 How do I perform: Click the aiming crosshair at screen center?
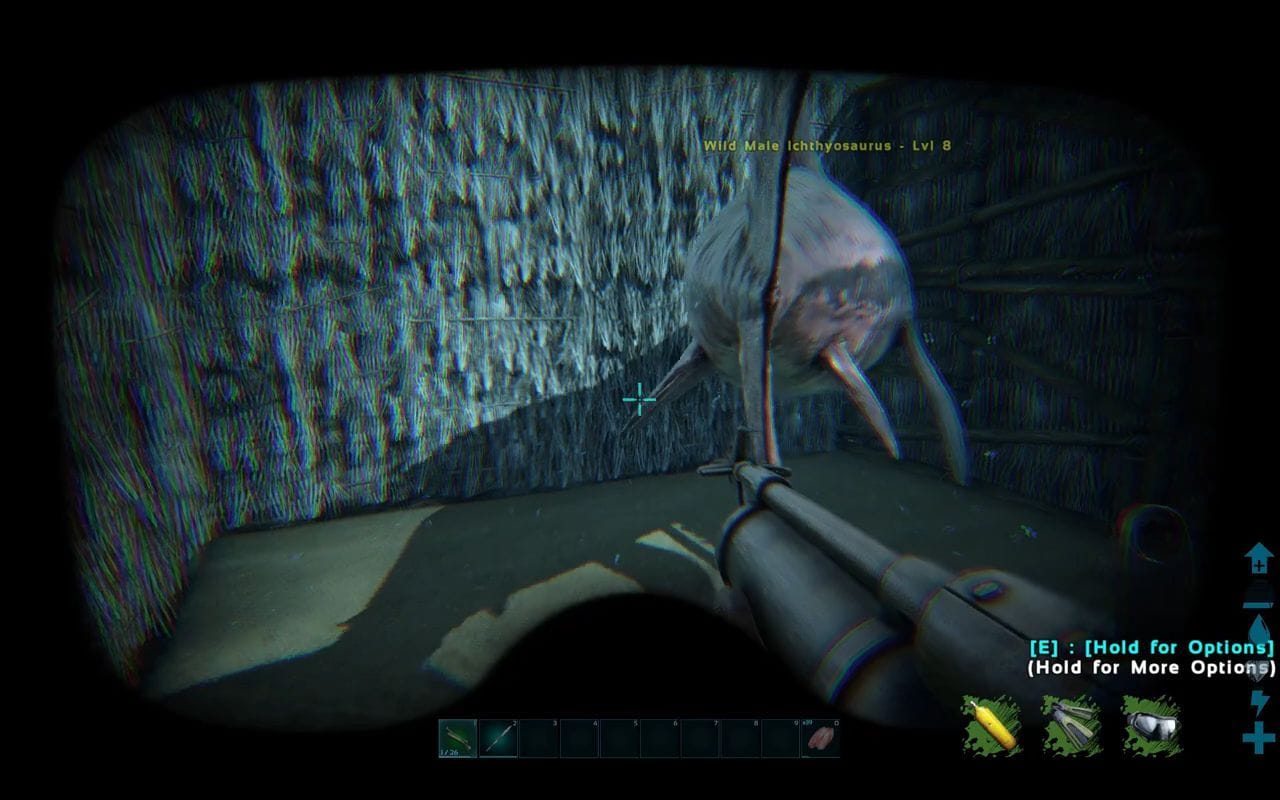[x=637, y=399]
